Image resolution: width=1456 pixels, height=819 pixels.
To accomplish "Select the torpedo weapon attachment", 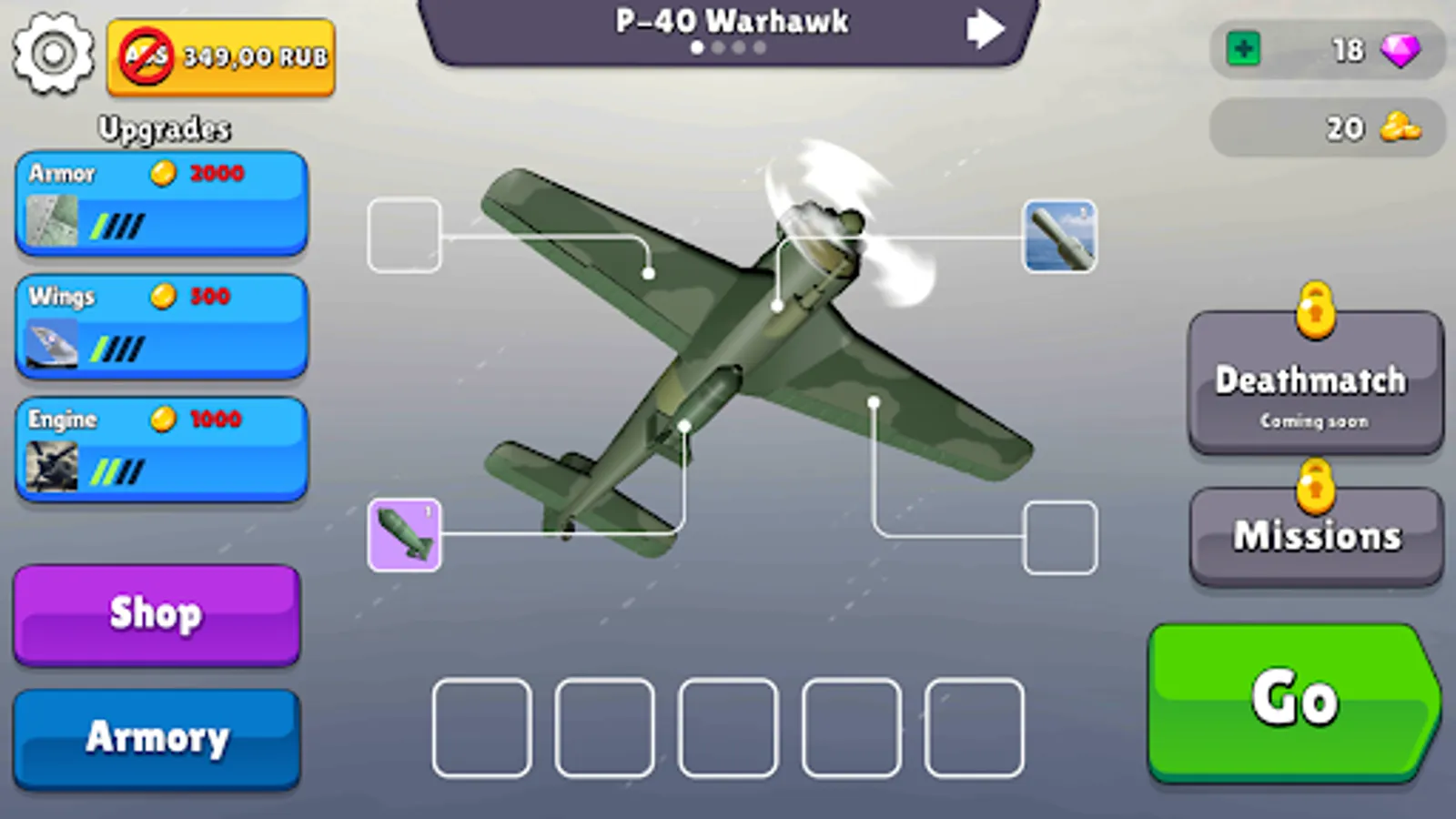I will tap(1059, 237).
